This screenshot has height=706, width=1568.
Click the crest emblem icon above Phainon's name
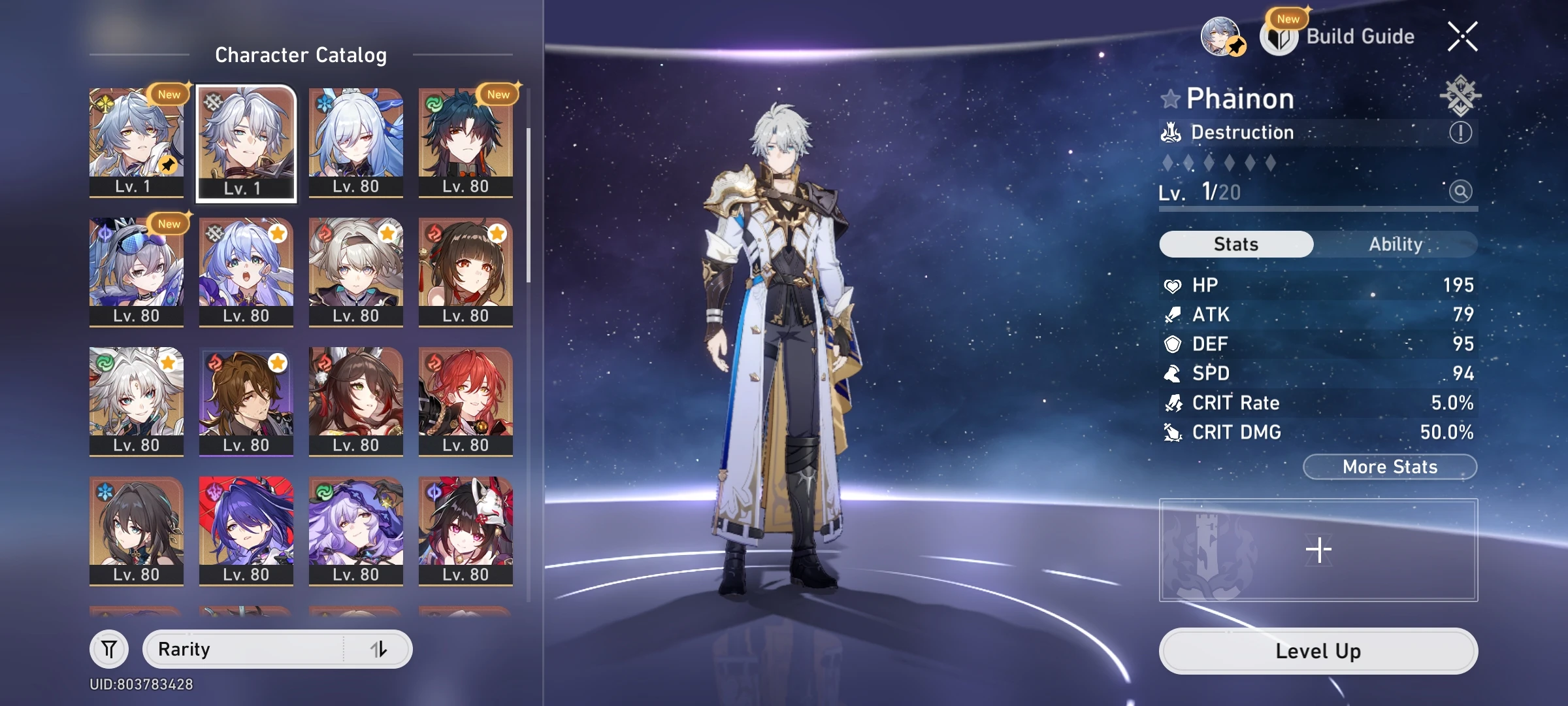coord(1462,97)
